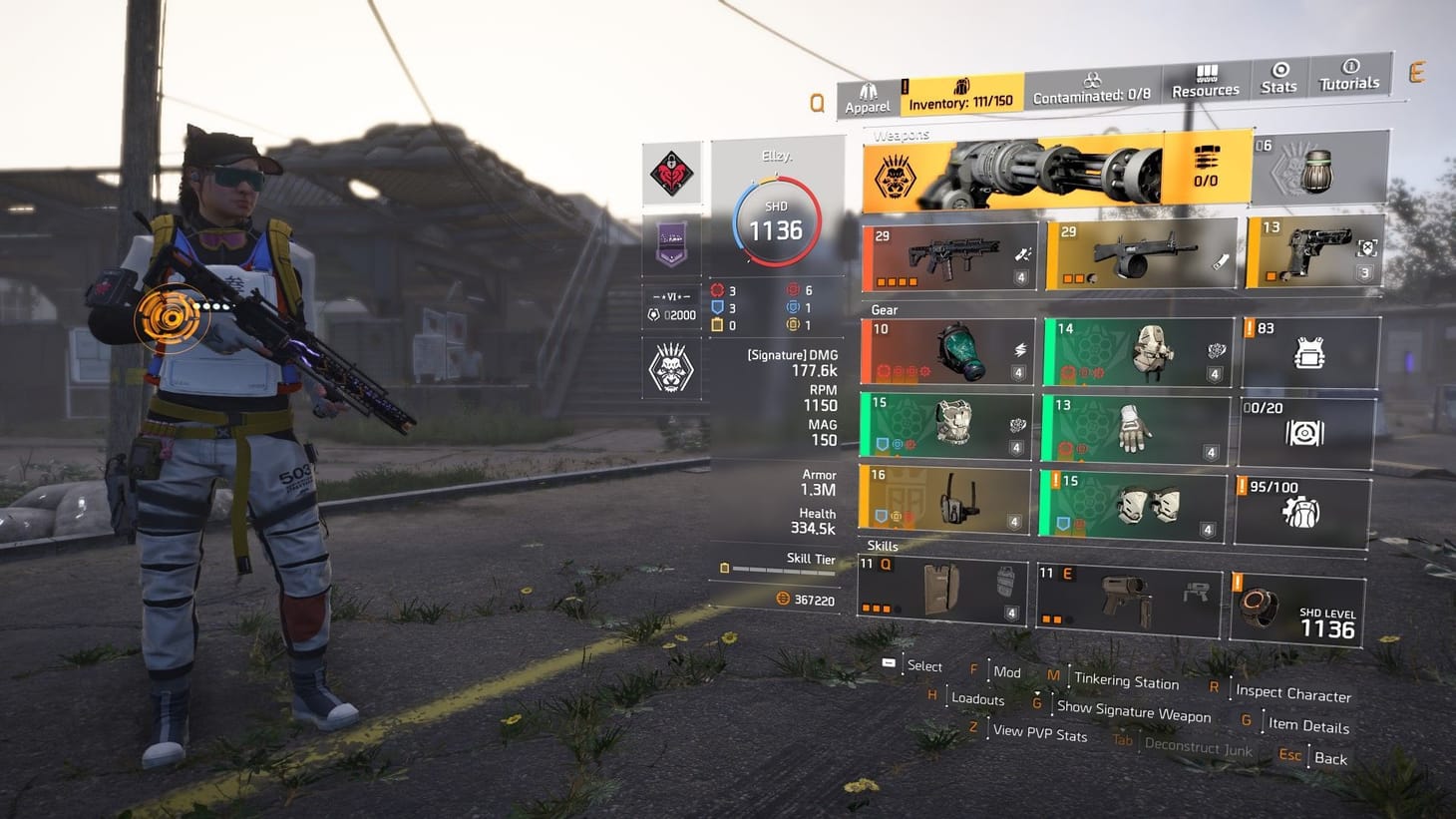Open the grenade slot icon

pos(1318,170)
